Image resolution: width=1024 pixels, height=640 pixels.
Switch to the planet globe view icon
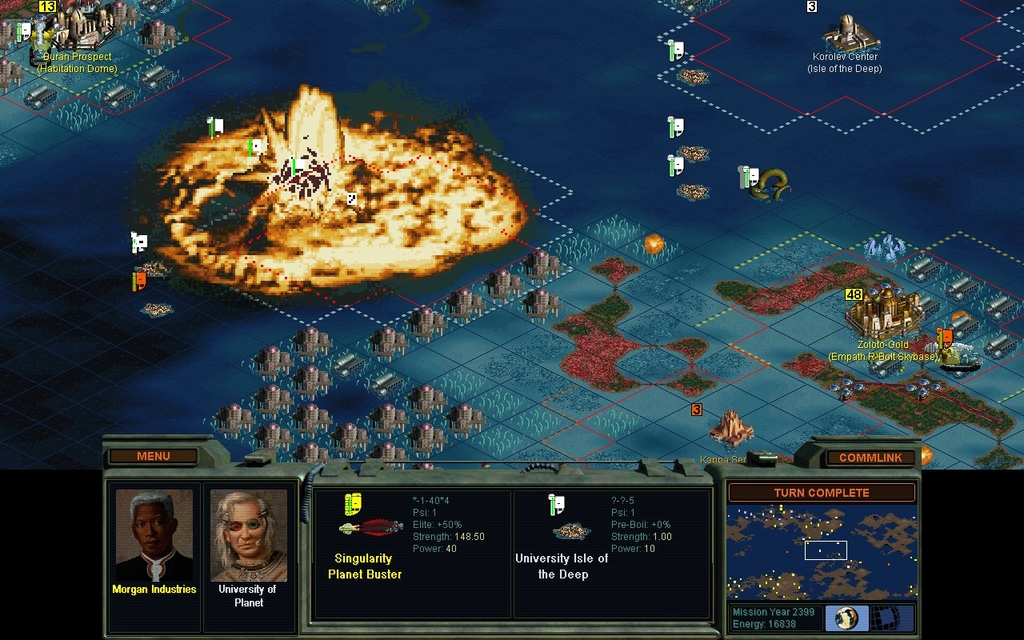click(x=847, y=617)
